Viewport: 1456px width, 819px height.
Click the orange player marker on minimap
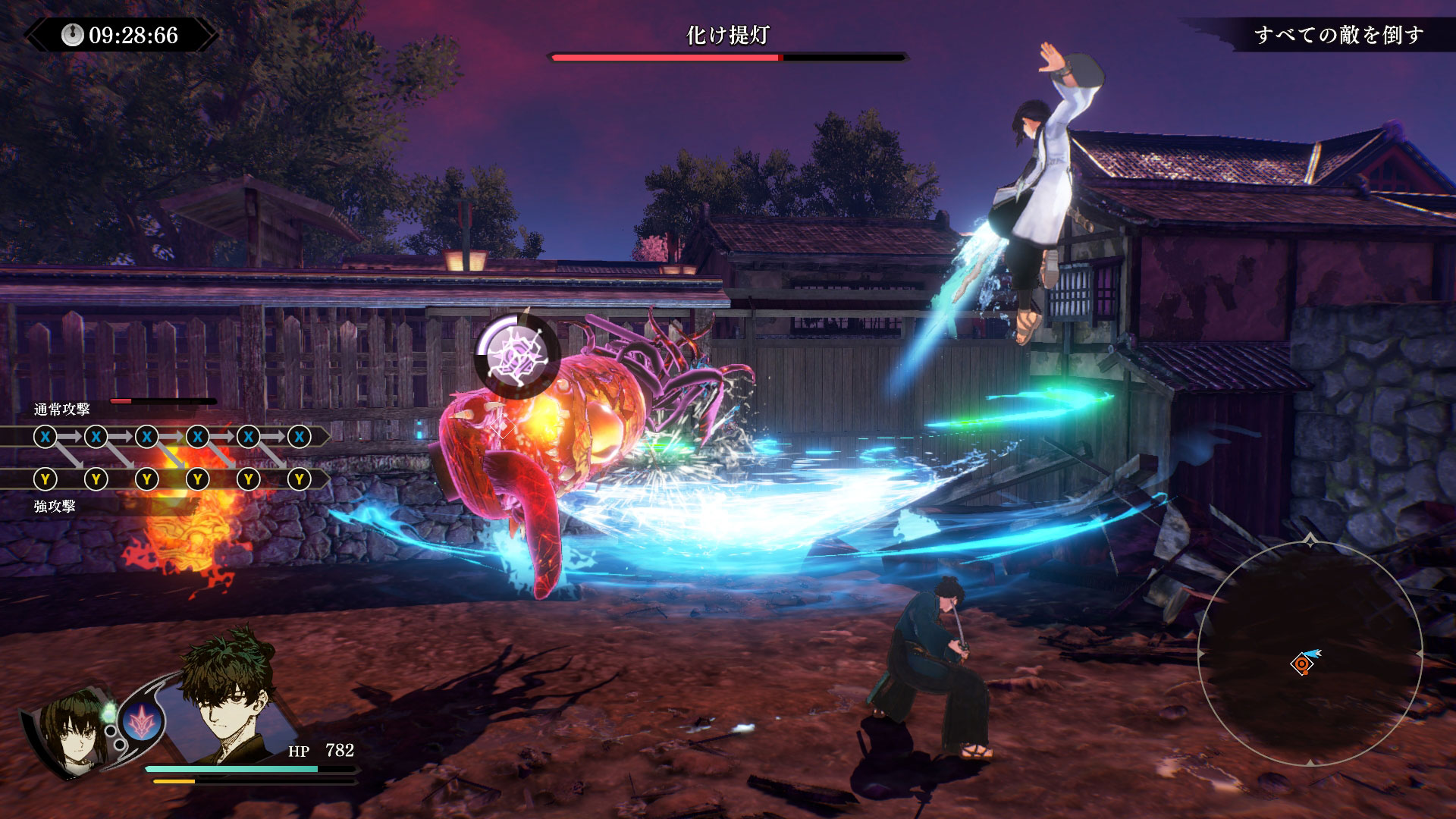[x=1302, y=664]
